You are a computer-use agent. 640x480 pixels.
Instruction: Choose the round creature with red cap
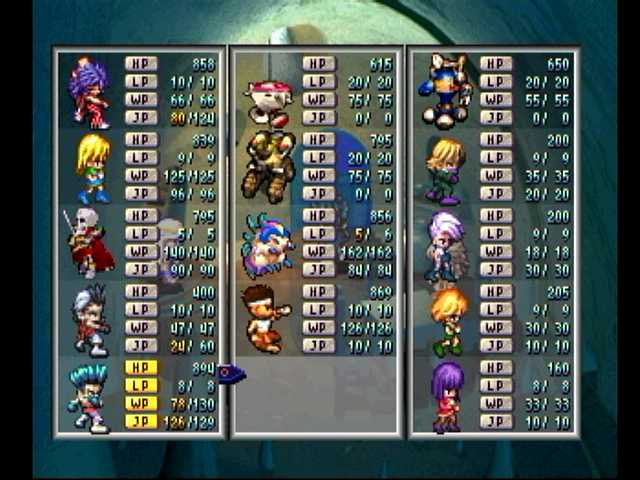coord(269,101)
